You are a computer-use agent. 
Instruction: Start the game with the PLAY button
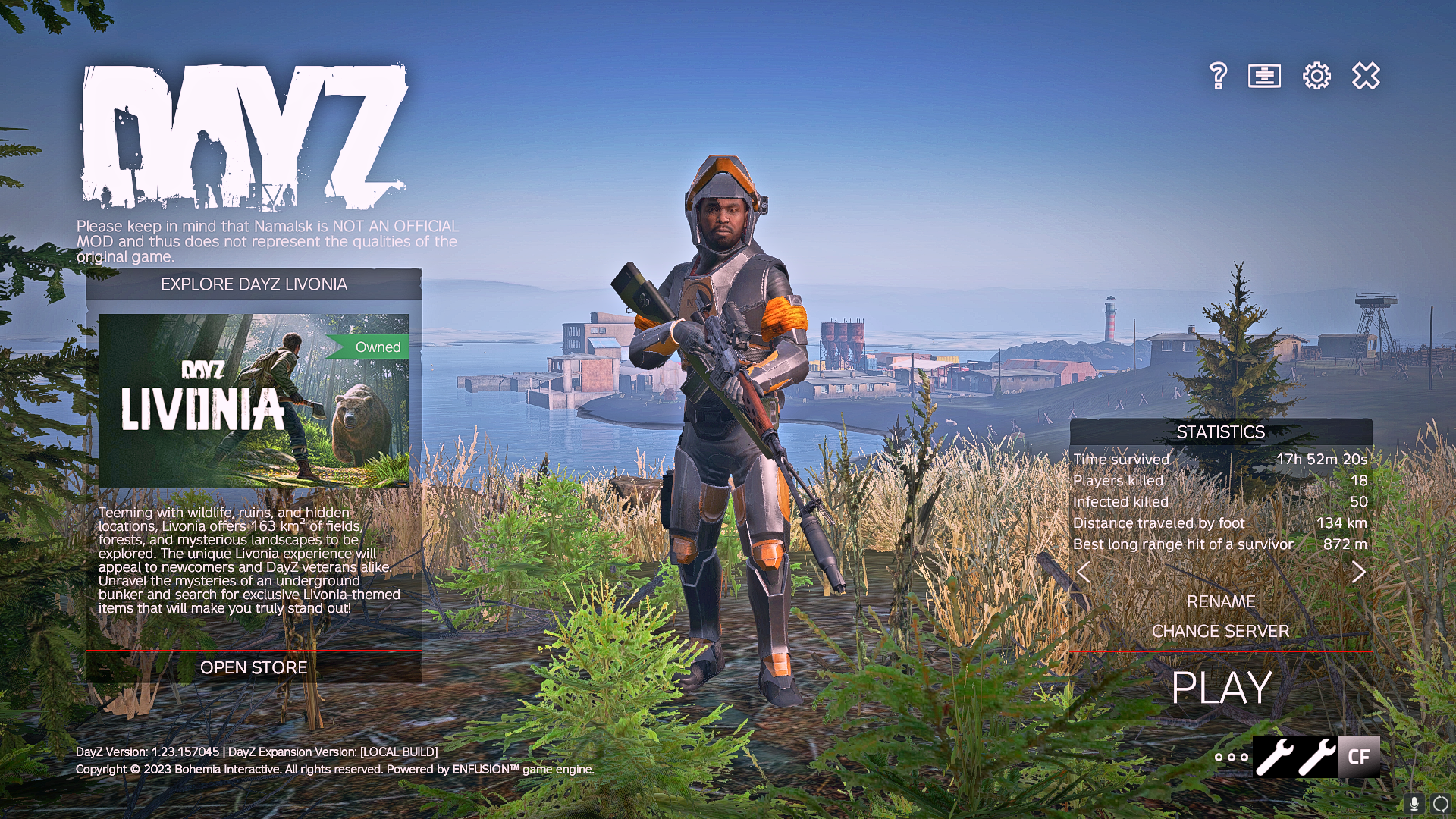[1221, 688]
